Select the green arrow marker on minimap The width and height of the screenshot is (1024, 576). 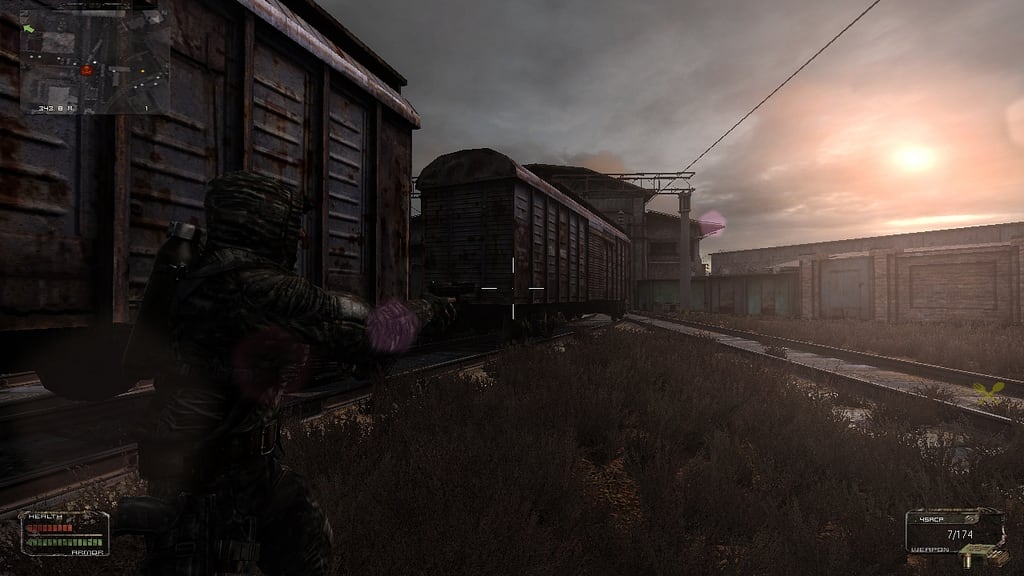pyautogui.click(x=27, y=28)
